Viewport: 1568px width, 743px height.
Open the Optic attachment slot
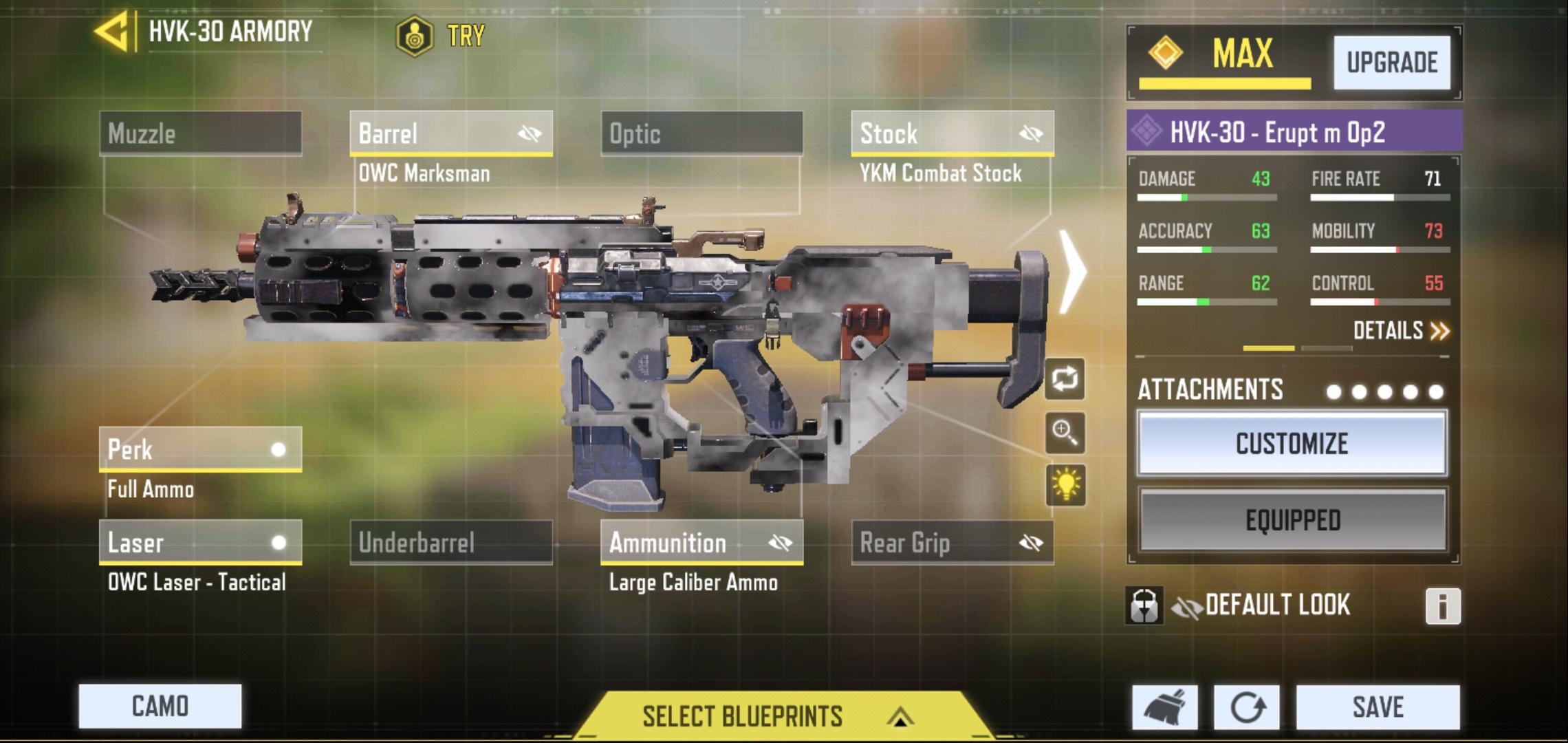click(701, 133)
